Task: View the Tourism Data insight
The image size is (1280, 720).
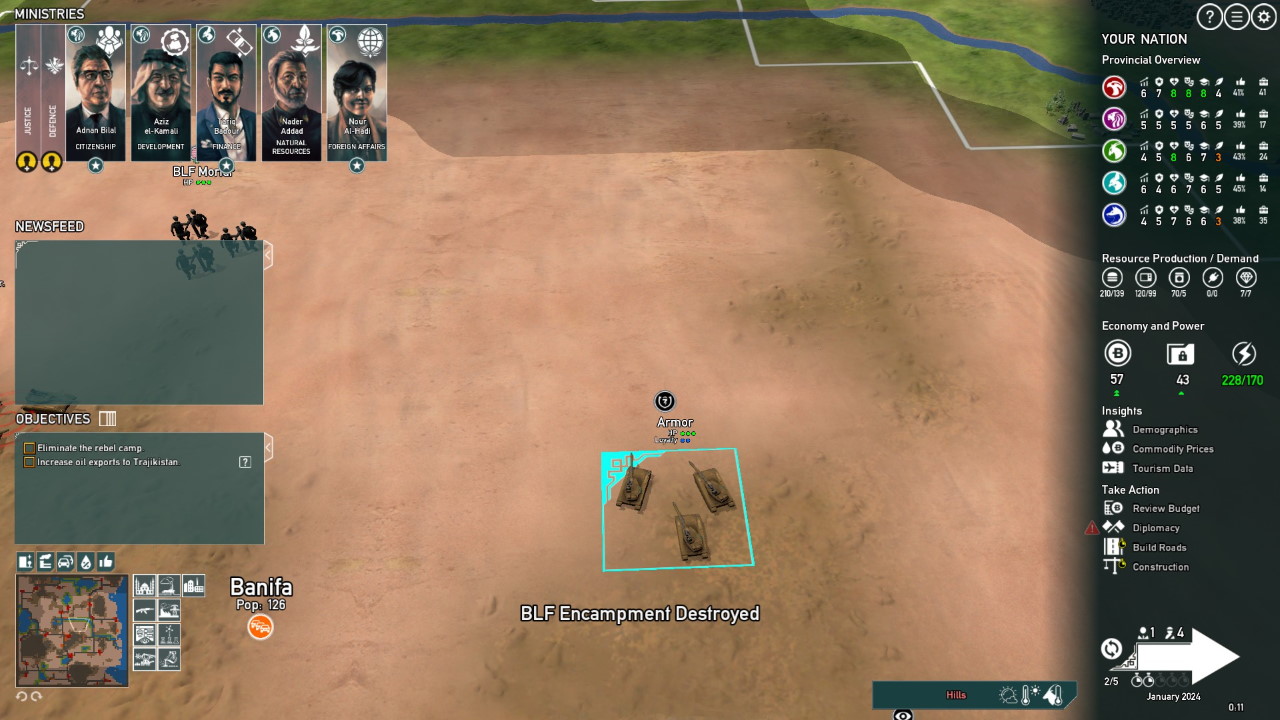Action: point(1162,468)
